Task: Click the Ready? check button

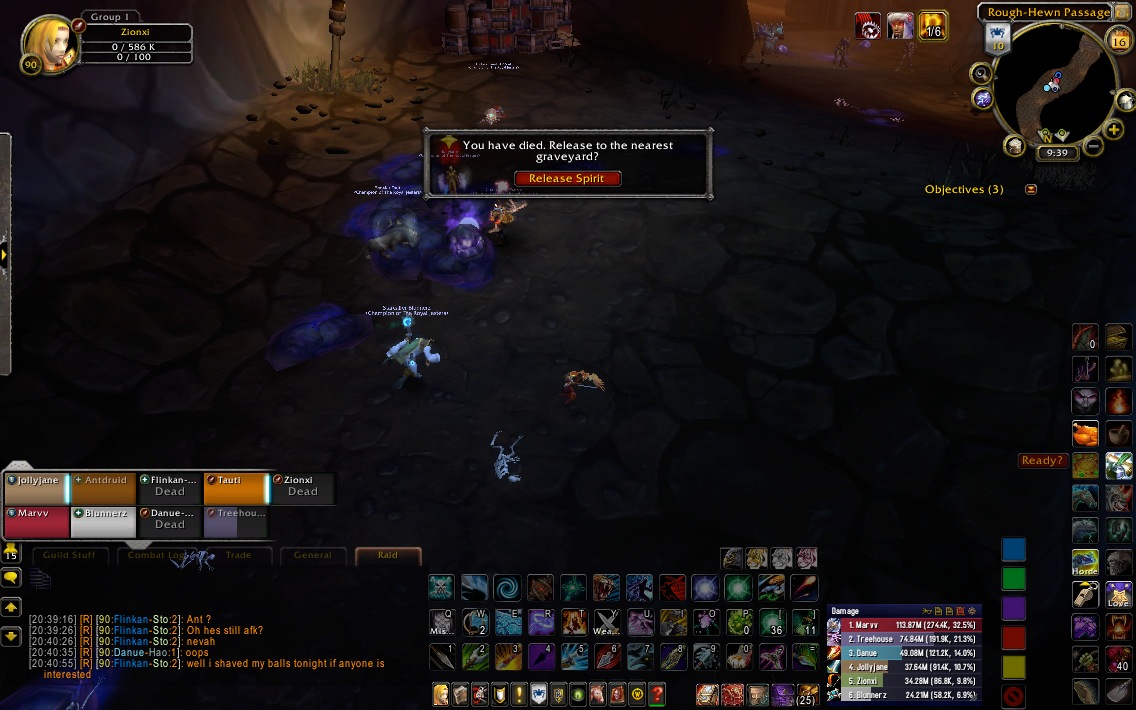Action: pos(1041,461)
